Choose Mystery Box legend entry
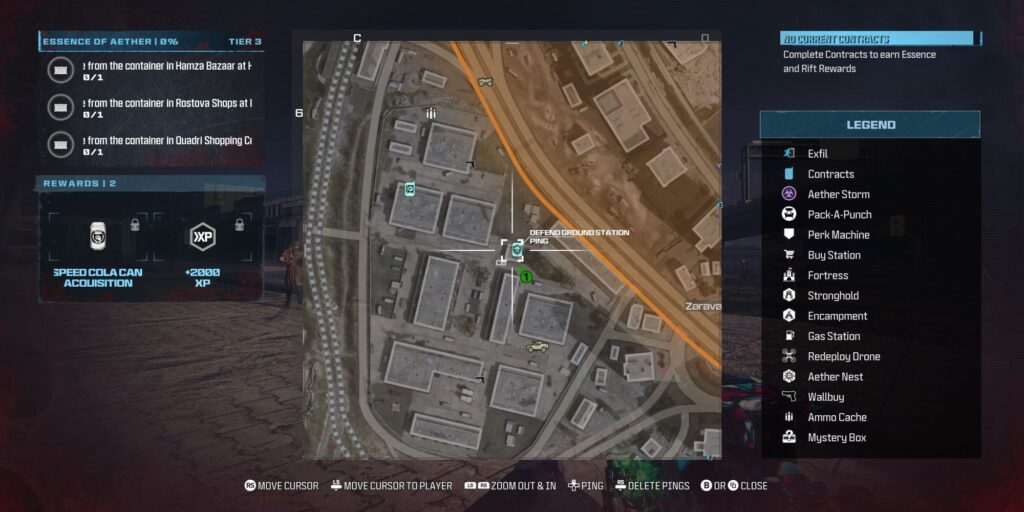The image size is (1024, 512). point(836,437)
